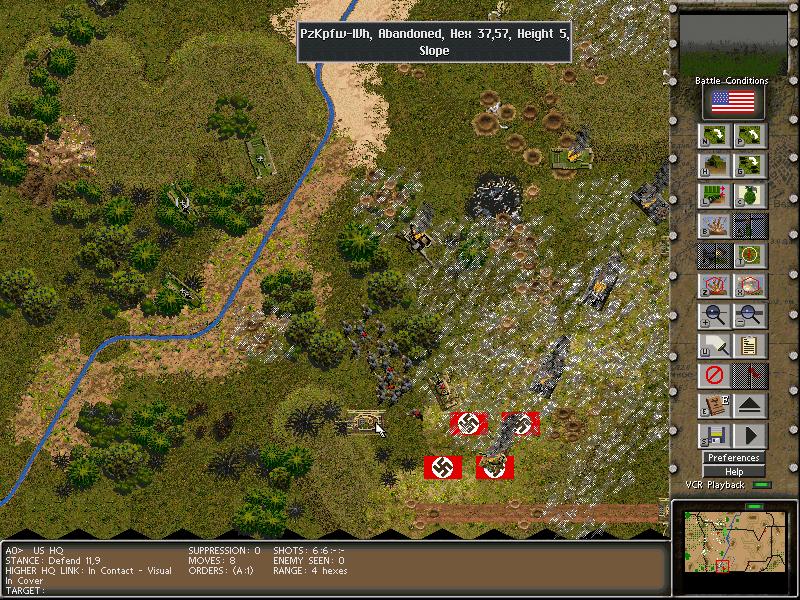Activate the load/unload truck button (L)
The height and width of the screenshot is (600, 800).
(x=714, y=195)
